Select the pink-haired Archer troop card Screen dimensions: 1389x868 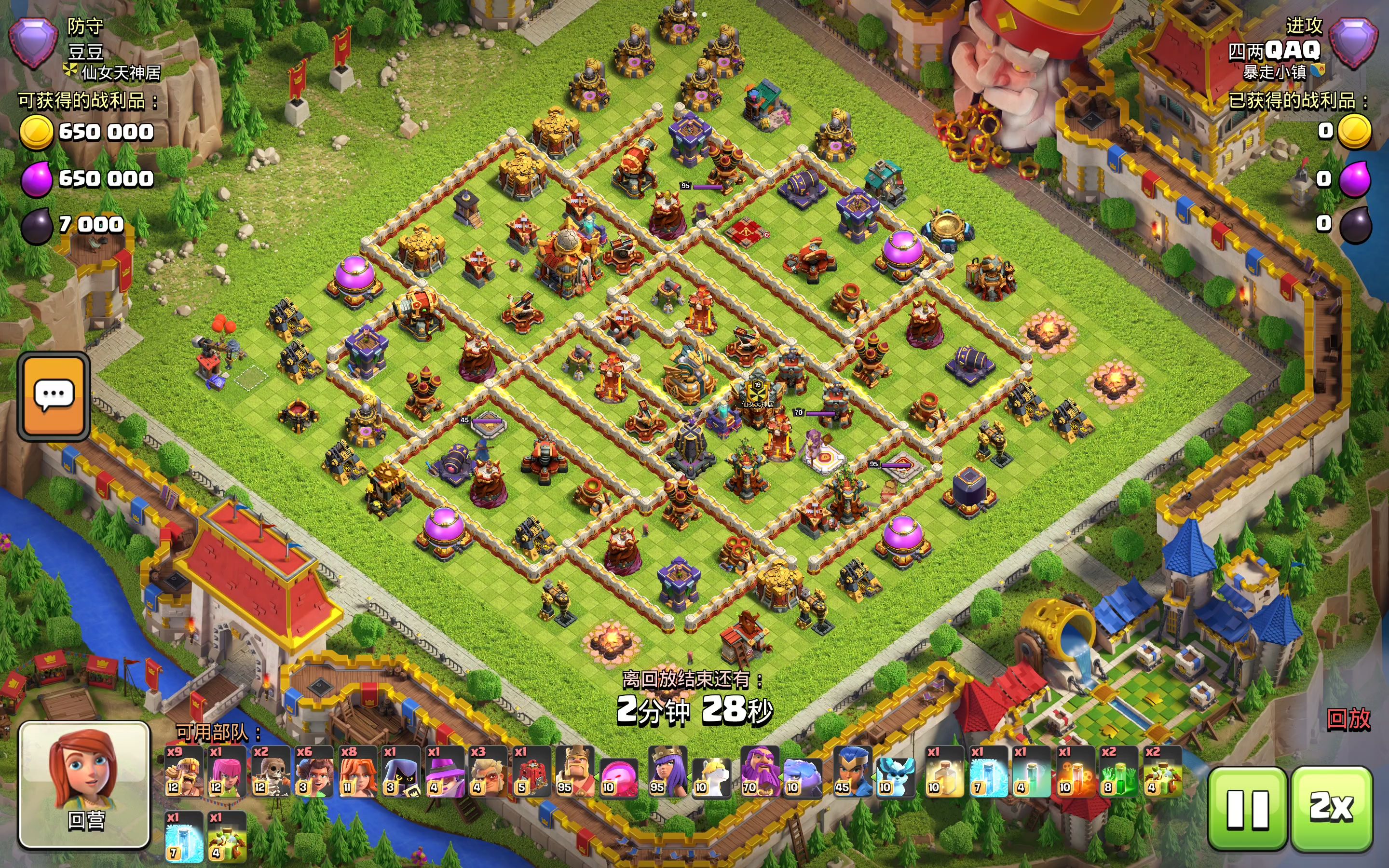point(226,772)
